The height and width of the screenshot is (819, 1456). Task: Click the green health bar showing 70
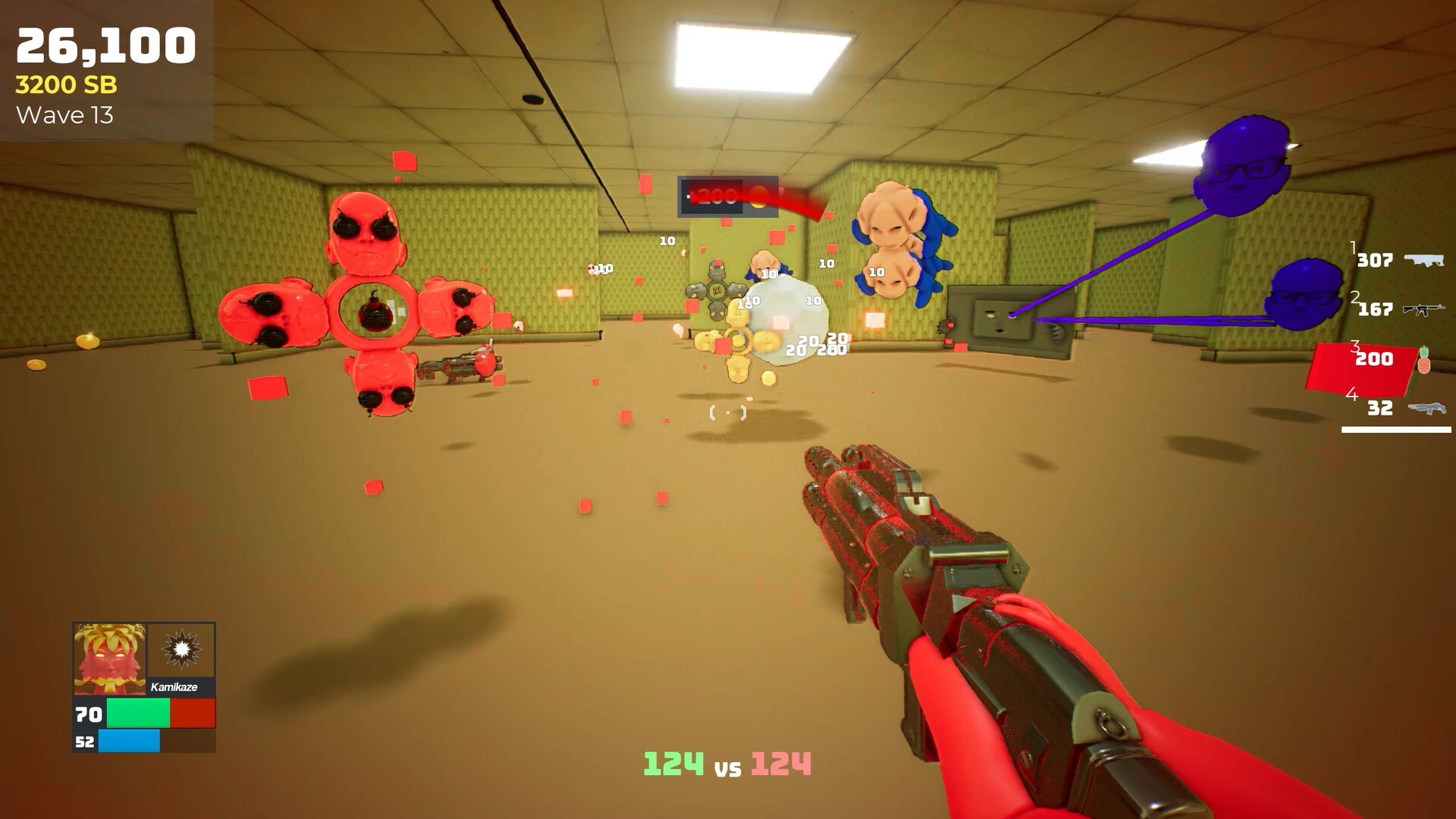136,714
